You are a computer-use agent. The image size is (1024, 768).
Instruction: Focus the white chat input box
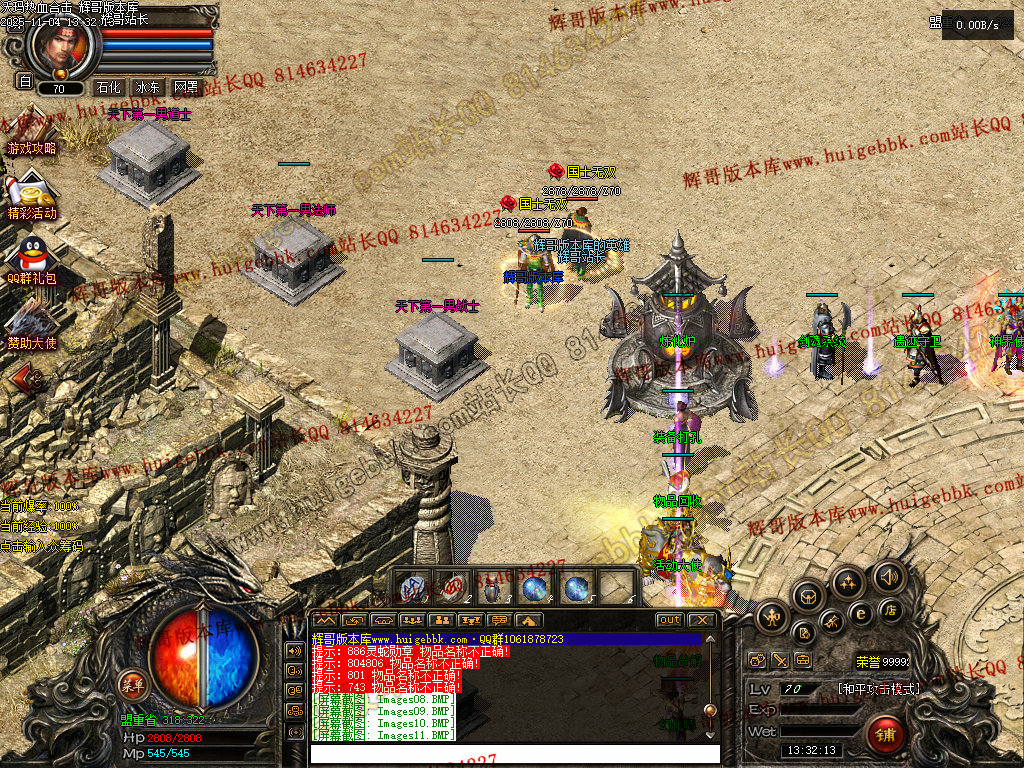point(514,753)
